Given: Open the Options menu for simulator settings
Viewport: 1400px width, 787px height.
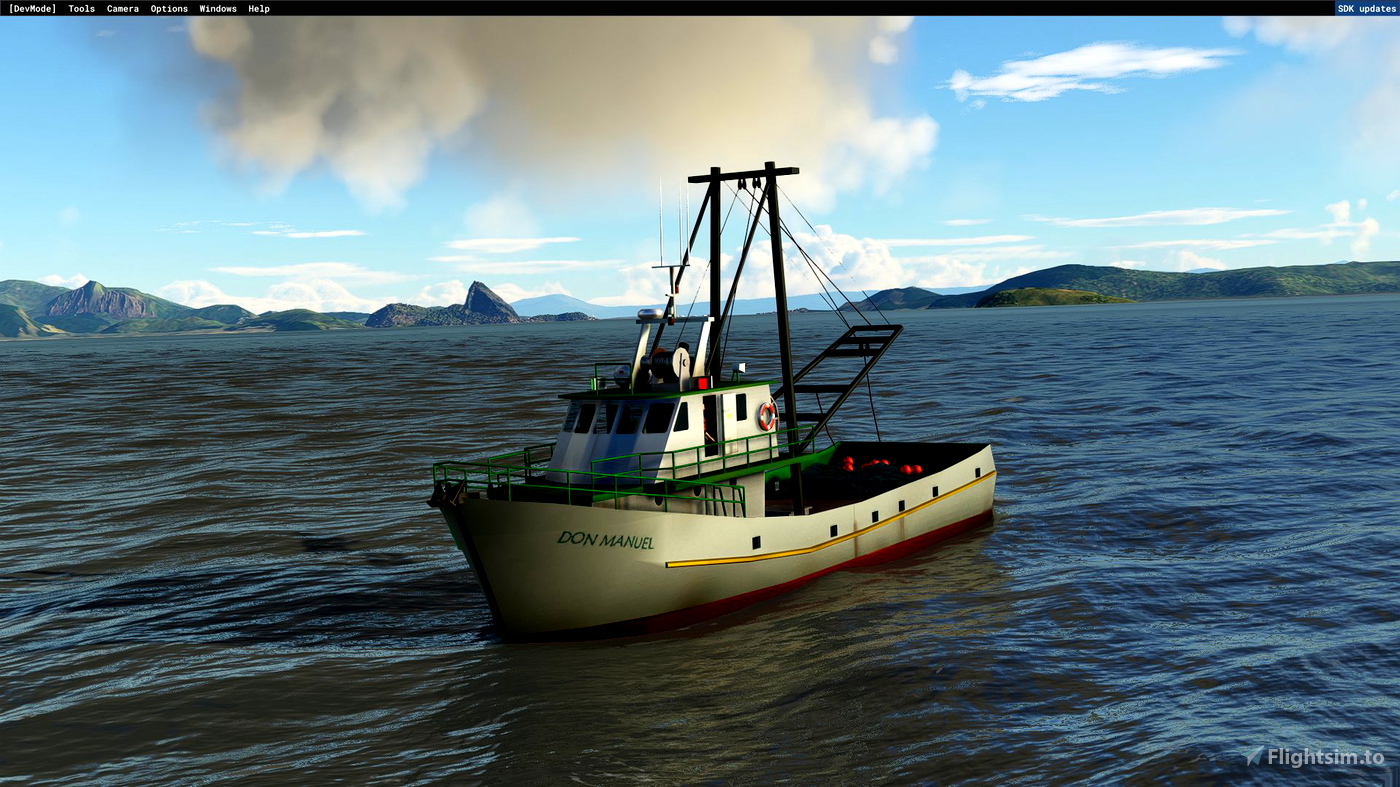Looking at the screenshot, I should (168, 8).
